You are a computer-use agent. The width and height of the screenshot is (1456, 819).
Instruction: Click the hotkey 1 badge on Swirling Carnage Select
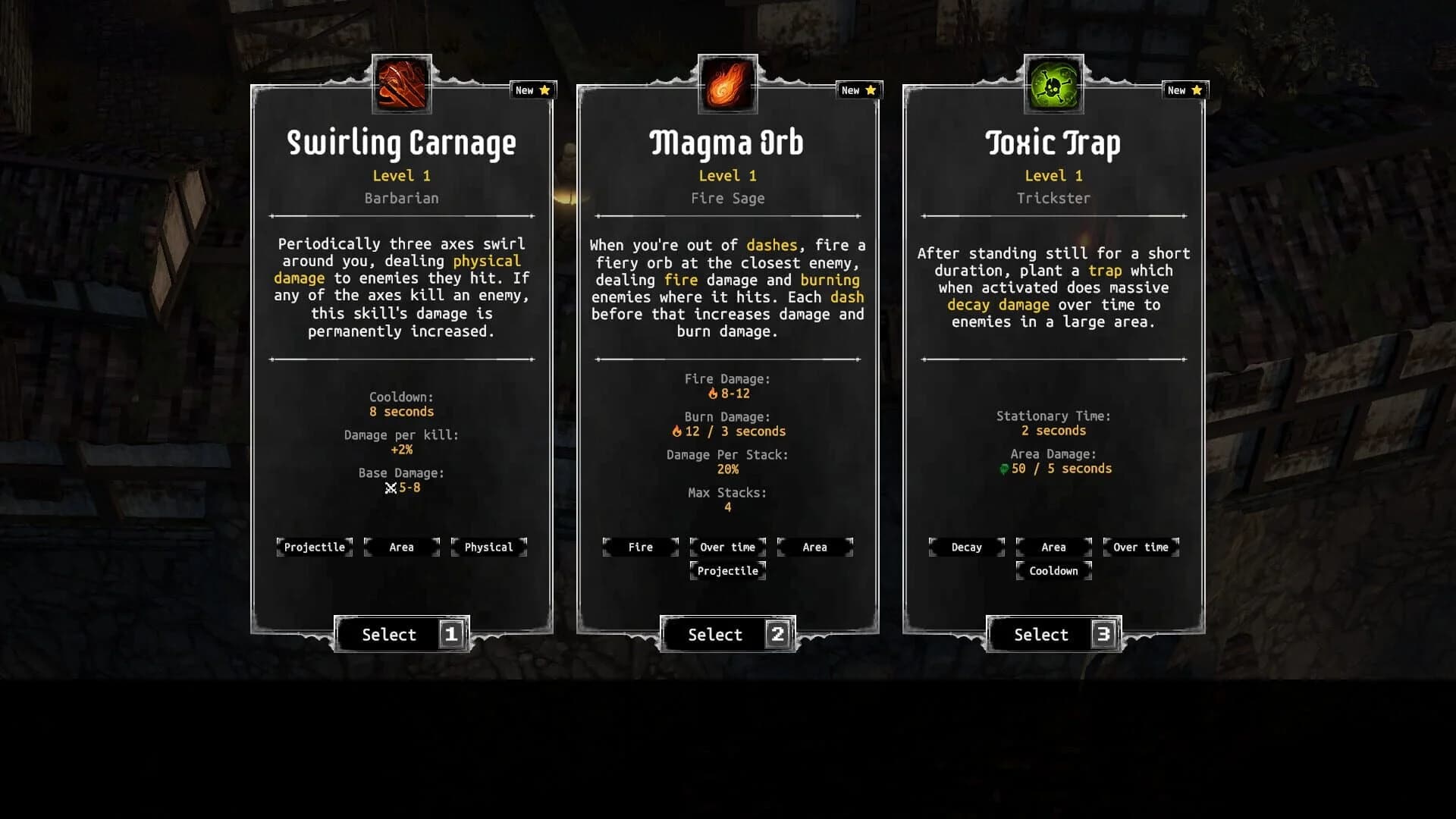pyautogui.click(x=450, y=635)
